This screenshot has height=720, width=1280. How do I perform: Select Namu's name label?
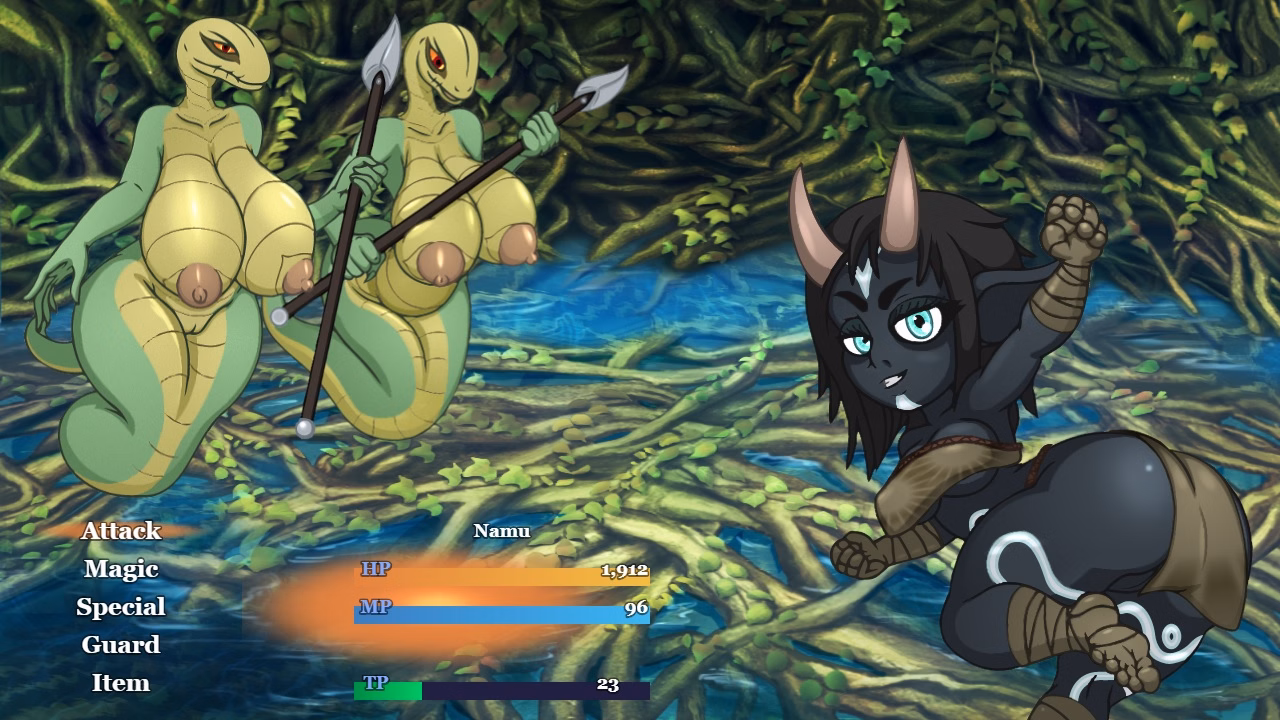pos(502,530)
